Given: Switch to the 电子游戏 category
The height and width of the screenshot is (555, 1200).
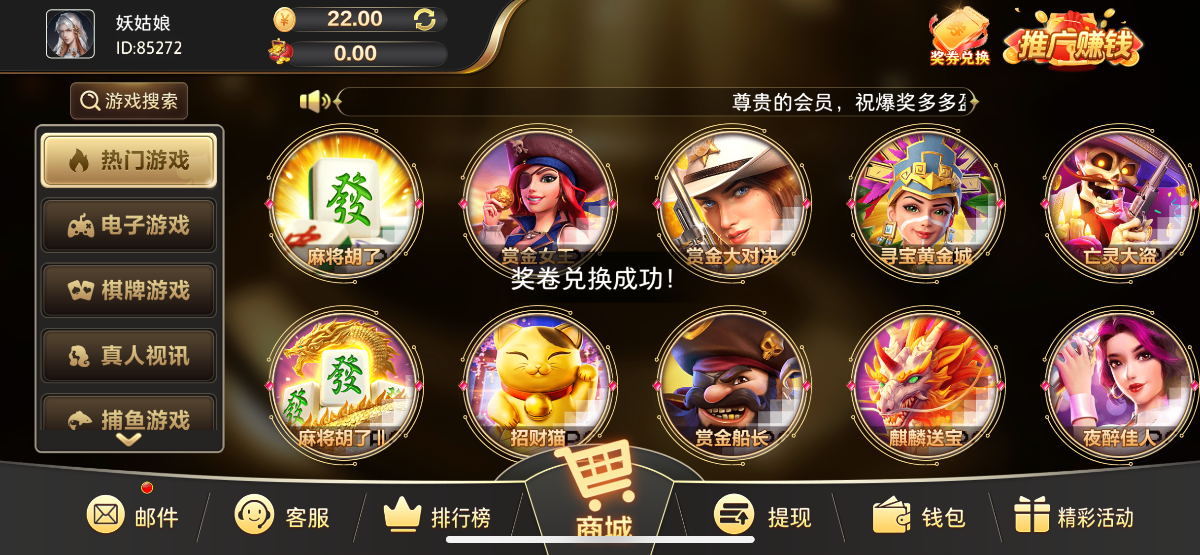Looking at the screenshot, I should (x=129, y=225).
